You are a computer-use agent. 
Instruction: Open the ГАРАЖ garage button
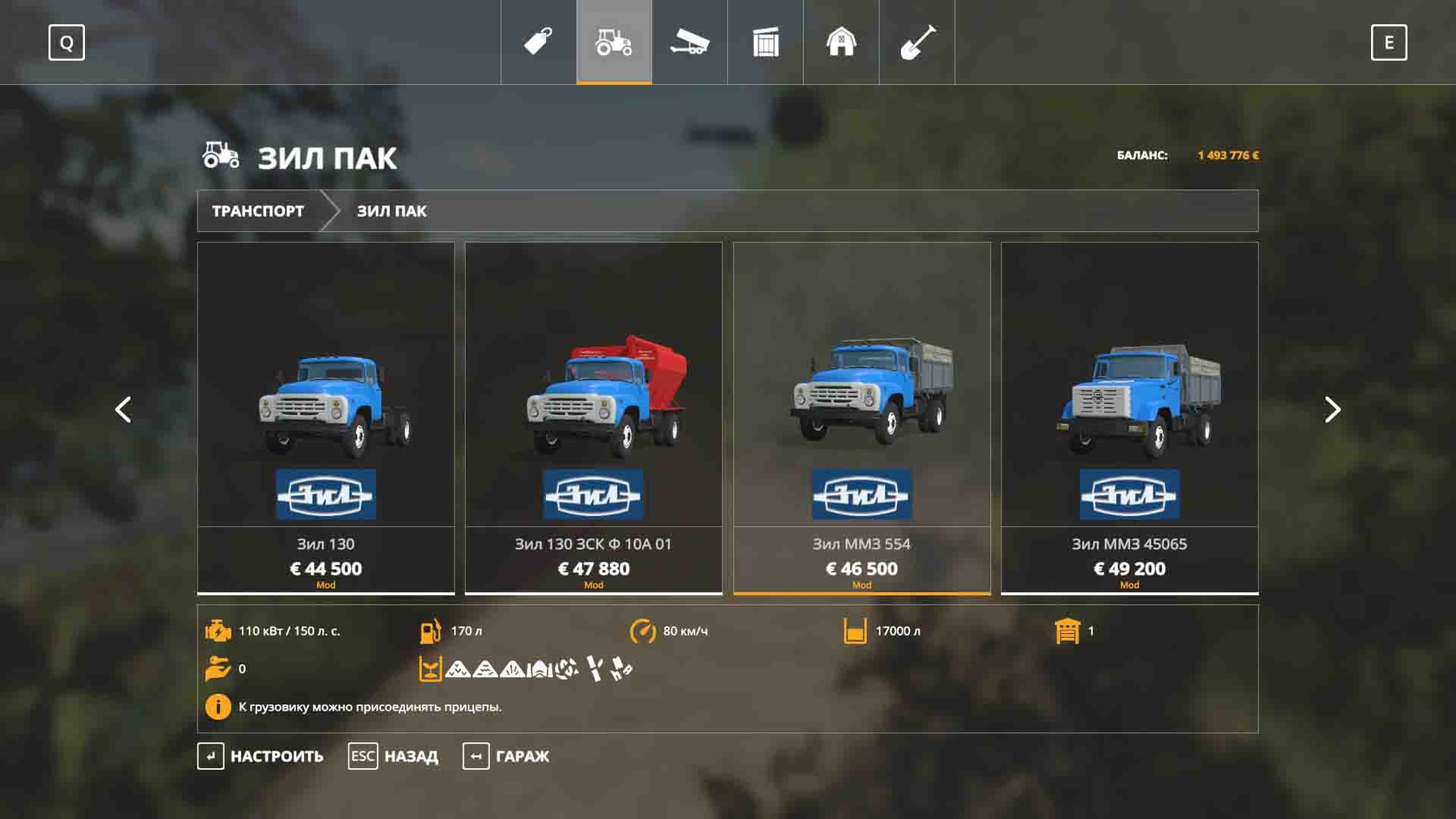coord(506,757)
